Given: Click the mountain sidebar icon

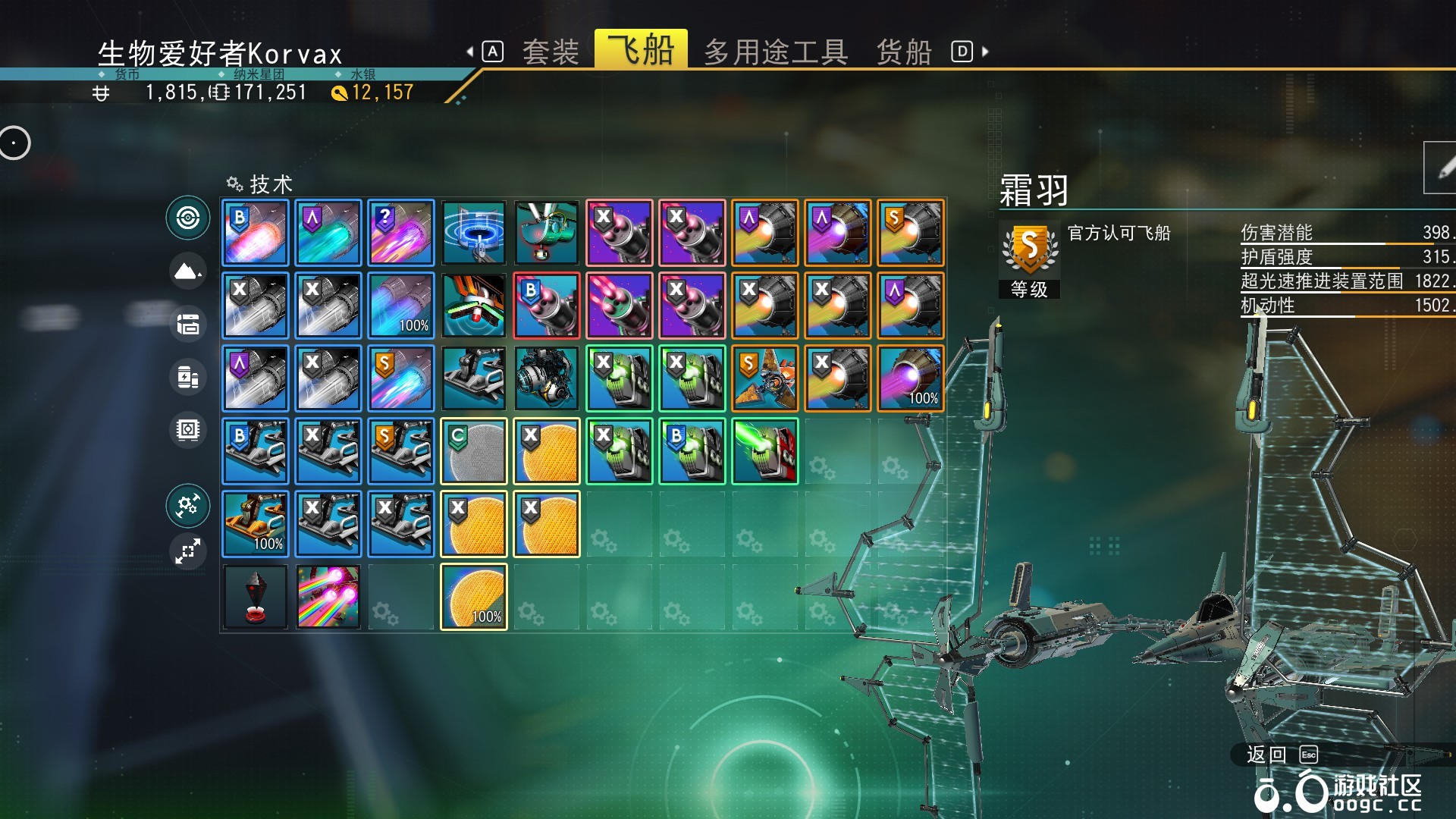Looking at the screenshot, I should coord(188,271).
